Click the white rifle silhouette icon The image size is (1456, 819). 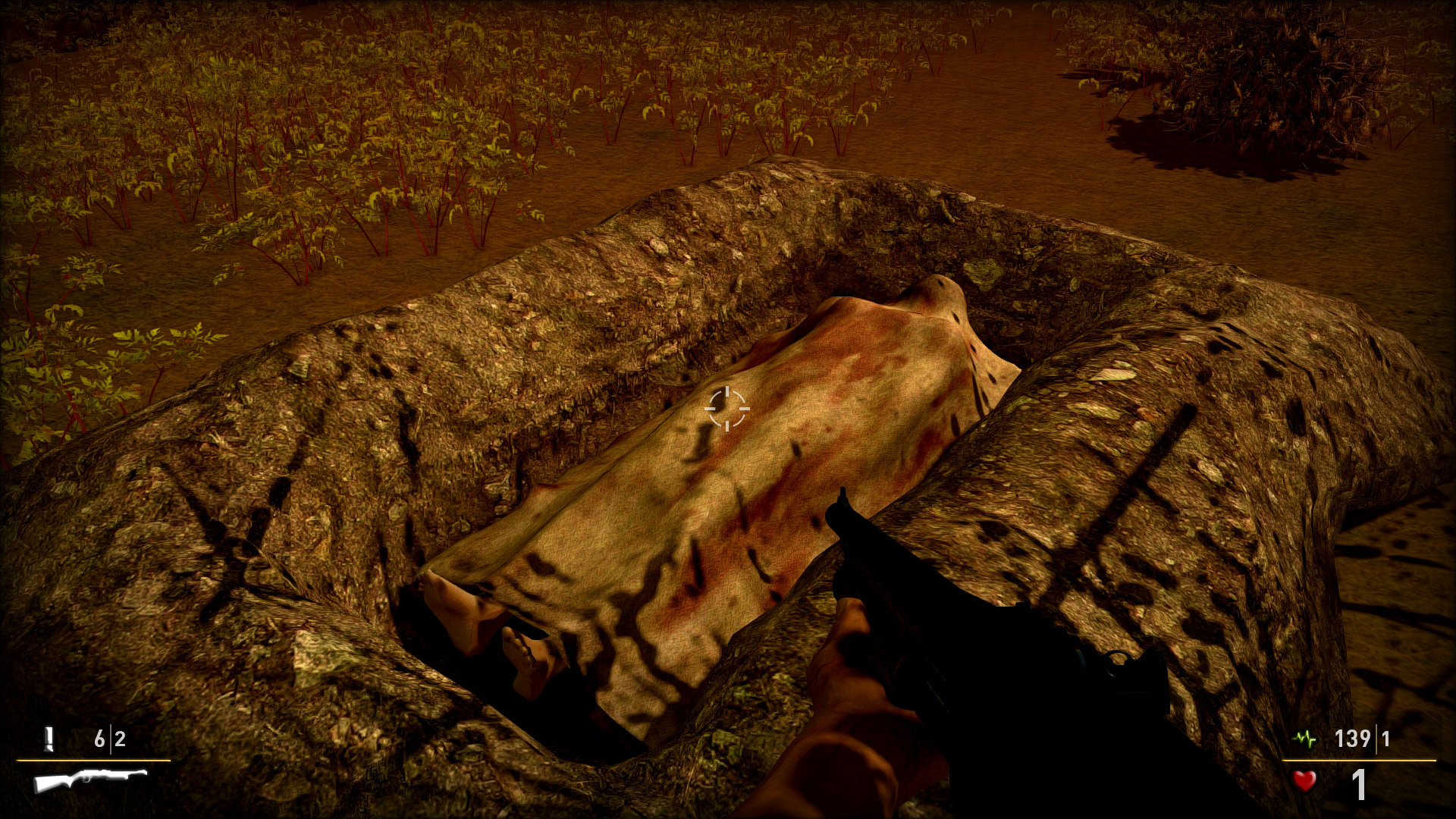[89, 782]
